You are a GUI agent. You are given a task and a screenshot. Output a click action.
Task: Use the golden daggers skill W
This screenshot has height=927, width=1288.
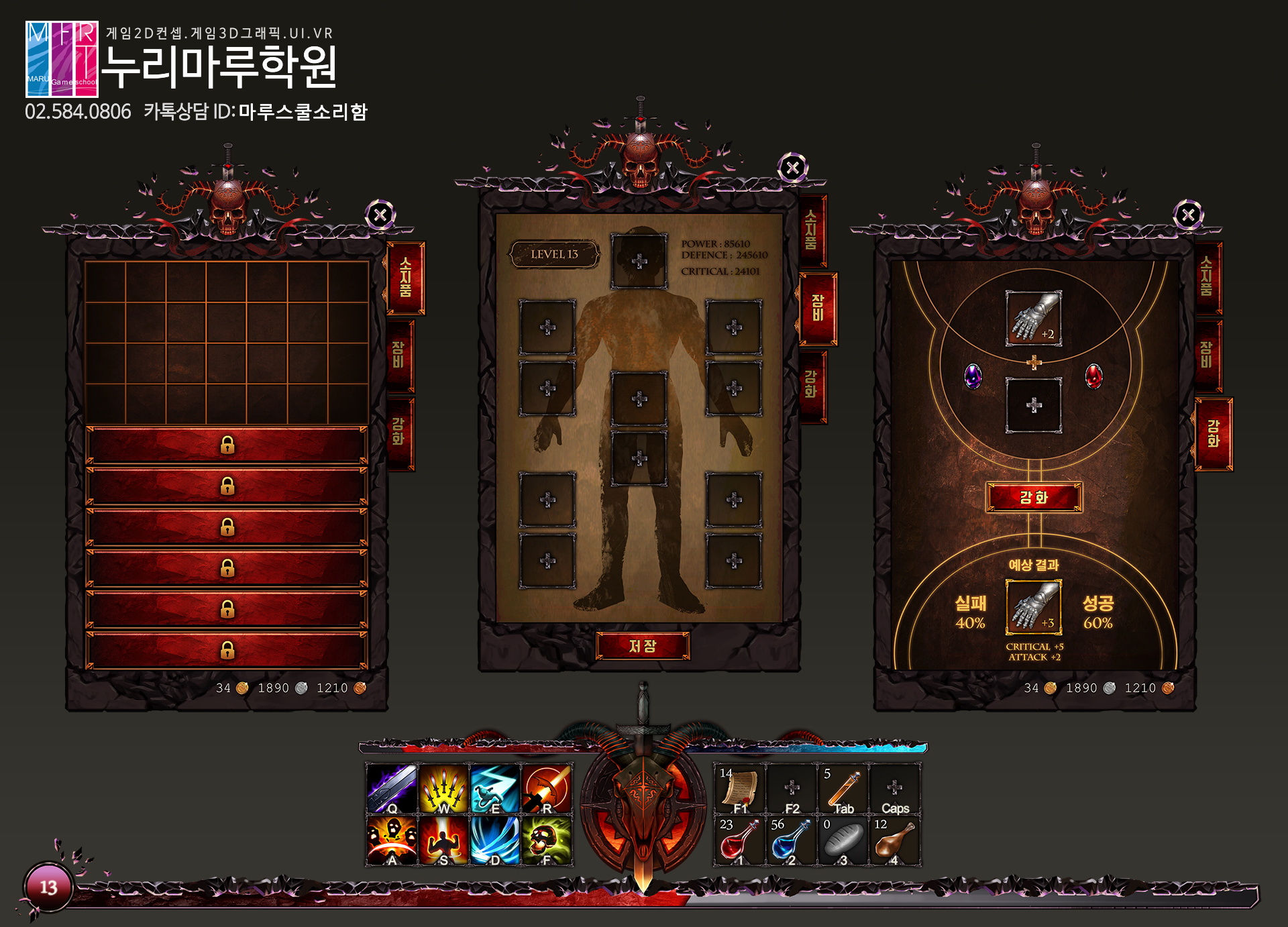coord(443,789)
